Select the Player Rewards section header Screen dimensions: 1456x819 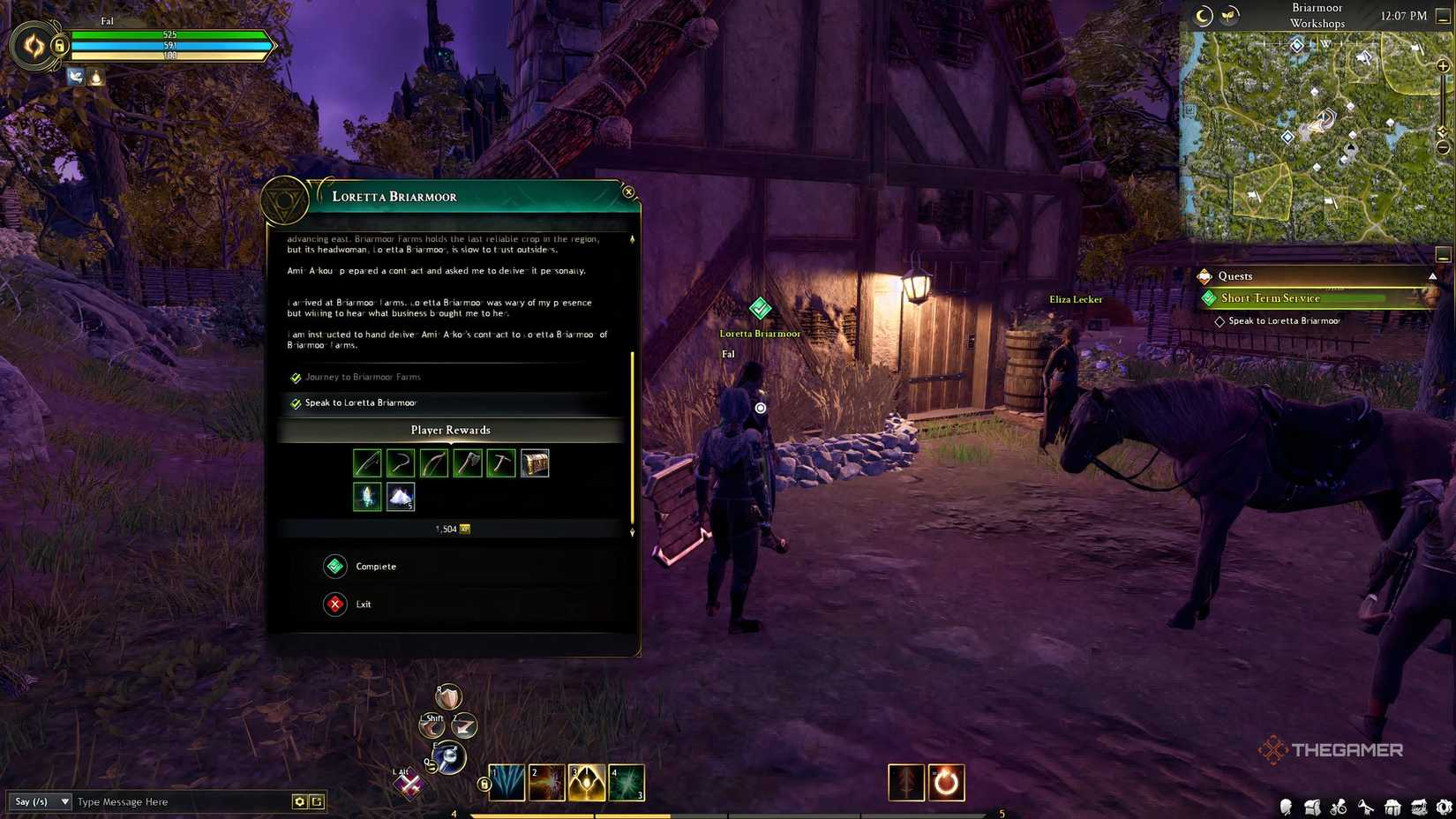coord(450,430)
